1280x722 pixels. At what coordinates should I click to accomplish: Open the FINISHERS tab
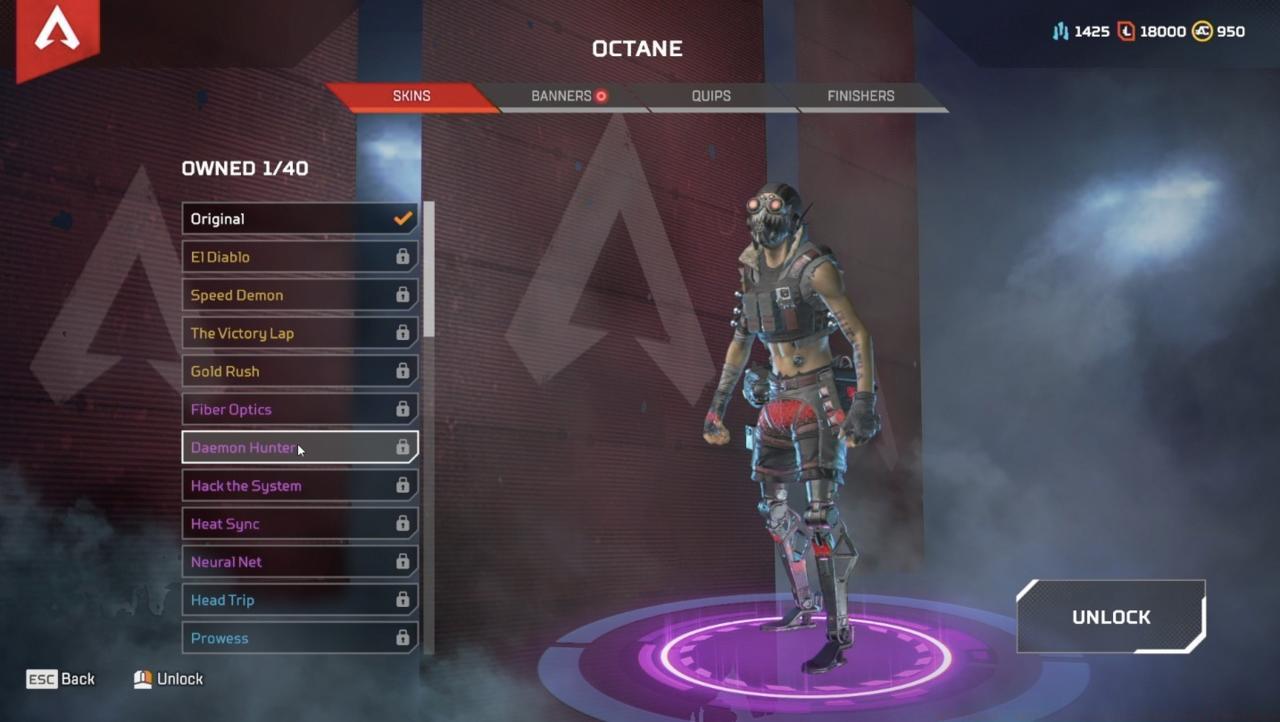coord(860,96)
